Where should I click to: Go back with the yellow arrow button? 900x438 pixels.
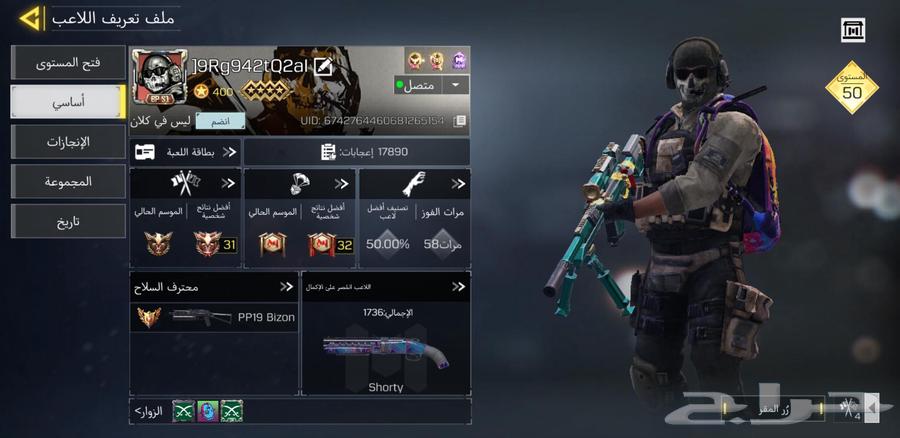click(30, 18)
